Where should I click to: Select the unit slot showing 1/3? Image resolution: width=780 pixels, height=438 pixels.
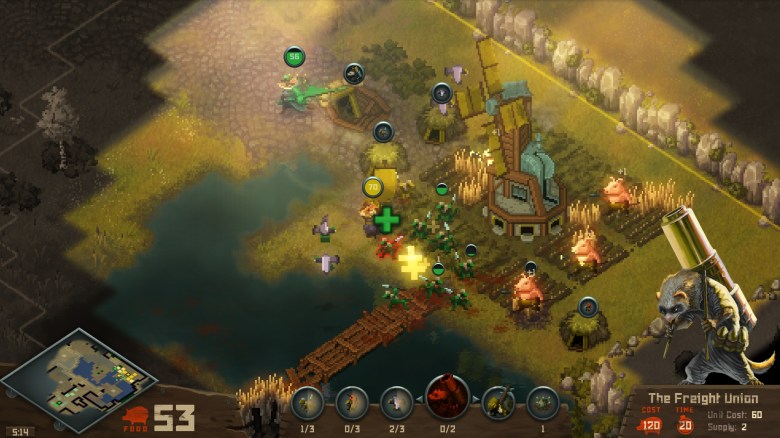(308, 402)
